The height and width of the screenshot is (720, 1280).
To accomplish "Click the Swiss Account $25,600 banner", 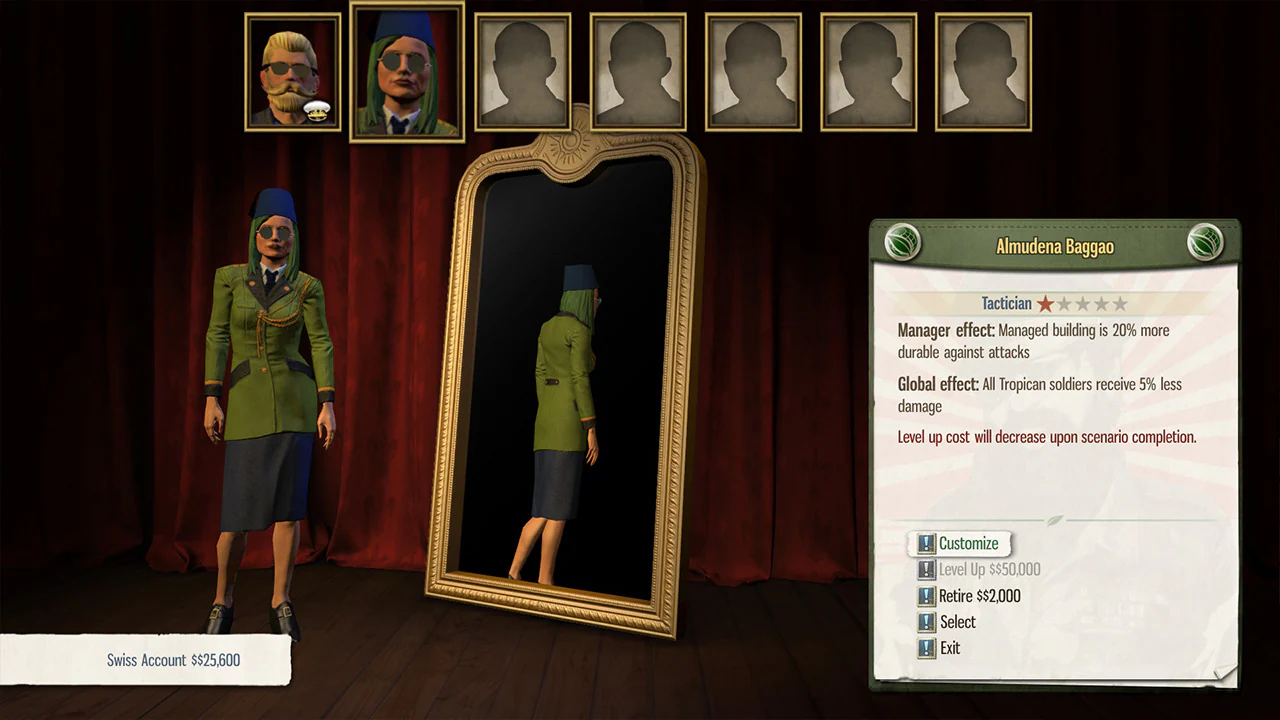I will click(173, 660).
